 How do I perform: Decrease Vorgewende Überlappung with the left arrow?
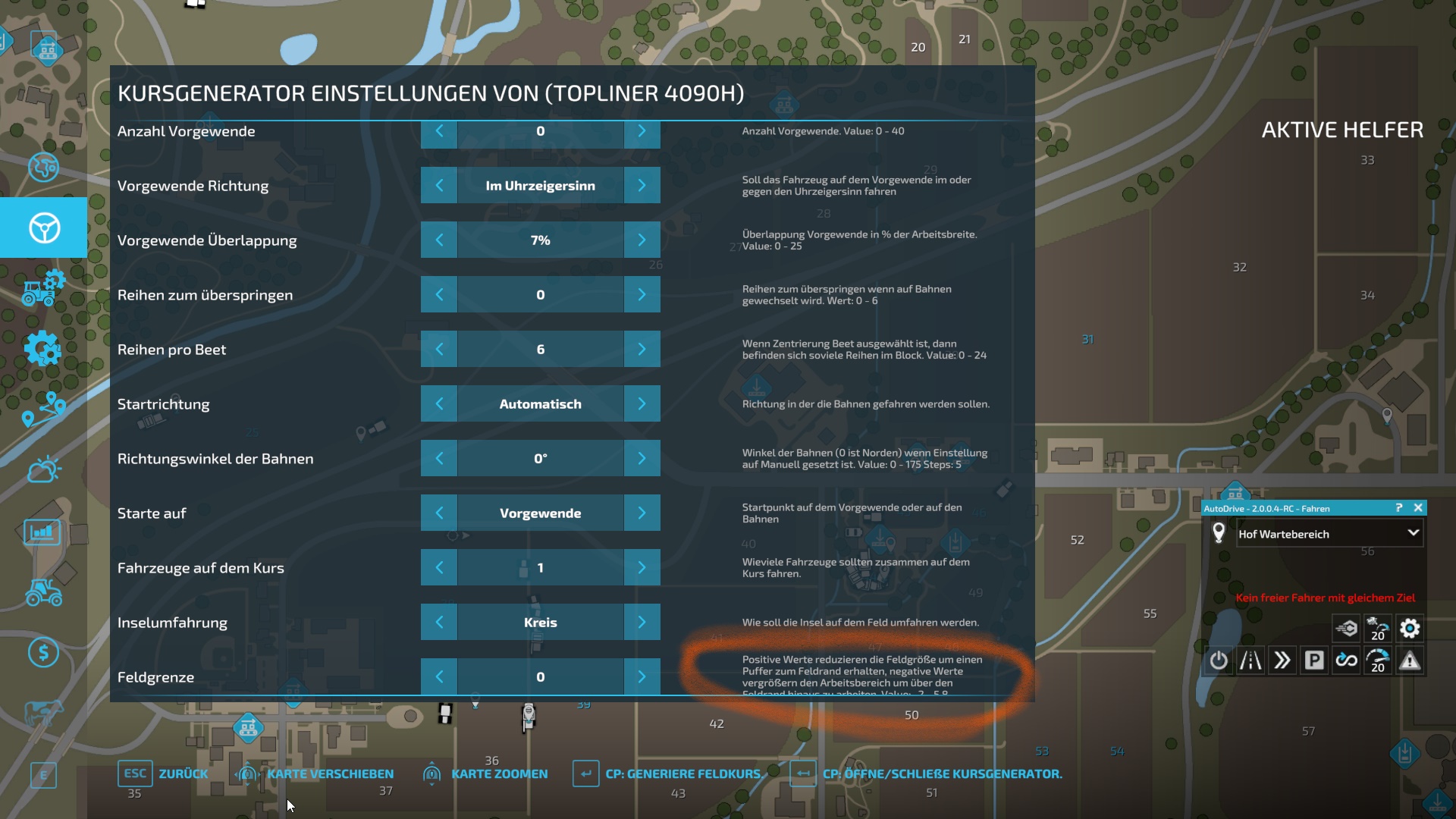click(439, 240)
